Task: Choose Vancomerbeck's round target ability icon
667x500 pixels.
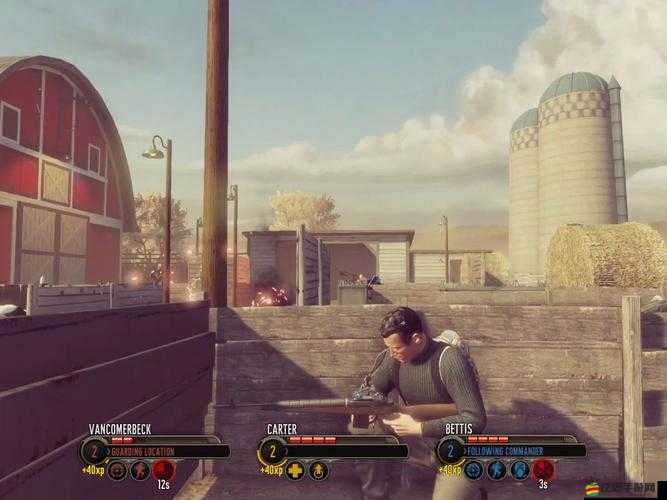Action: (x=117, y=469)
